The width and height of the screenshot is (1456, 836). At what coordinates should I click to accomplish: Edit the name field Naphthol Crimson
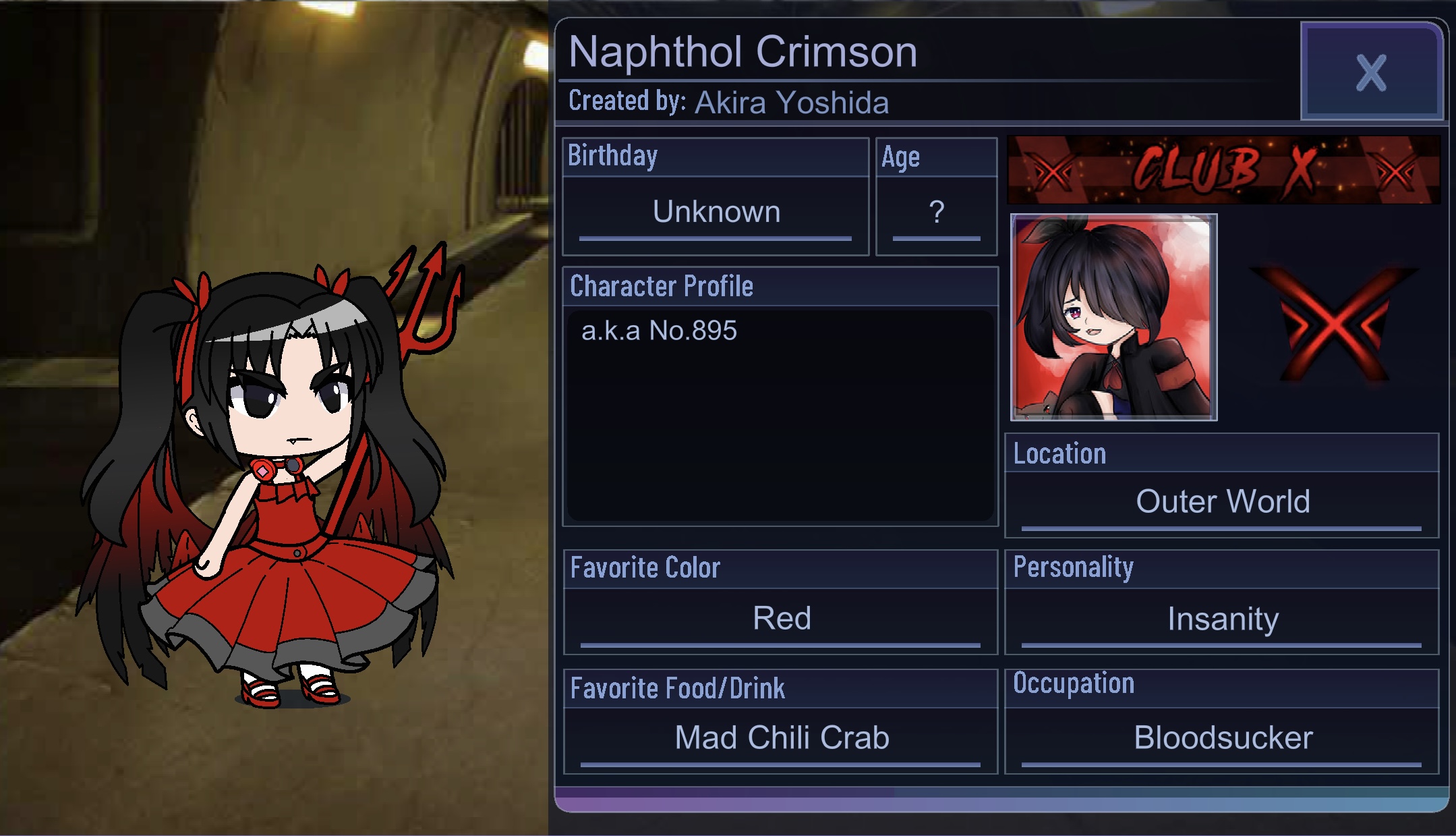tap(742, 52)
